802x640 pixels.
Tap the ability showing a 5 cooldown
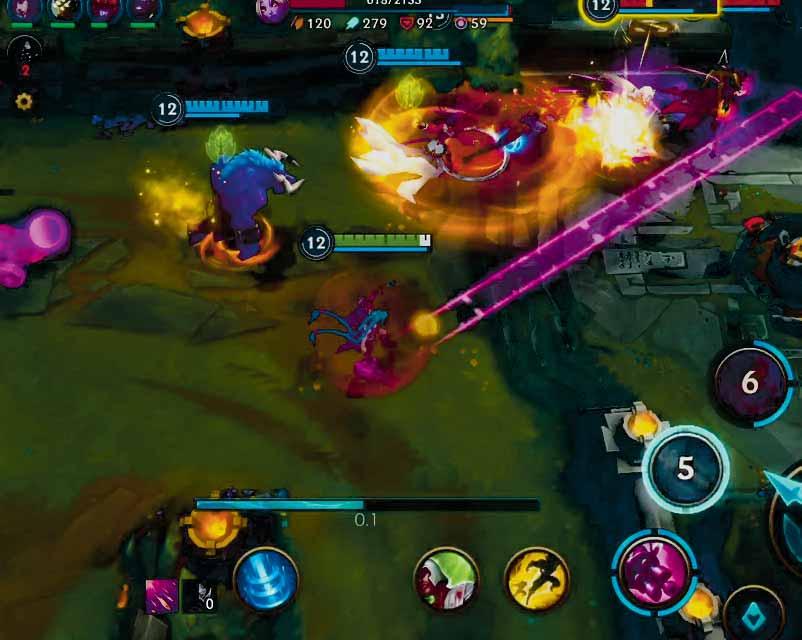pyautogui.click(x=685, y=469)
